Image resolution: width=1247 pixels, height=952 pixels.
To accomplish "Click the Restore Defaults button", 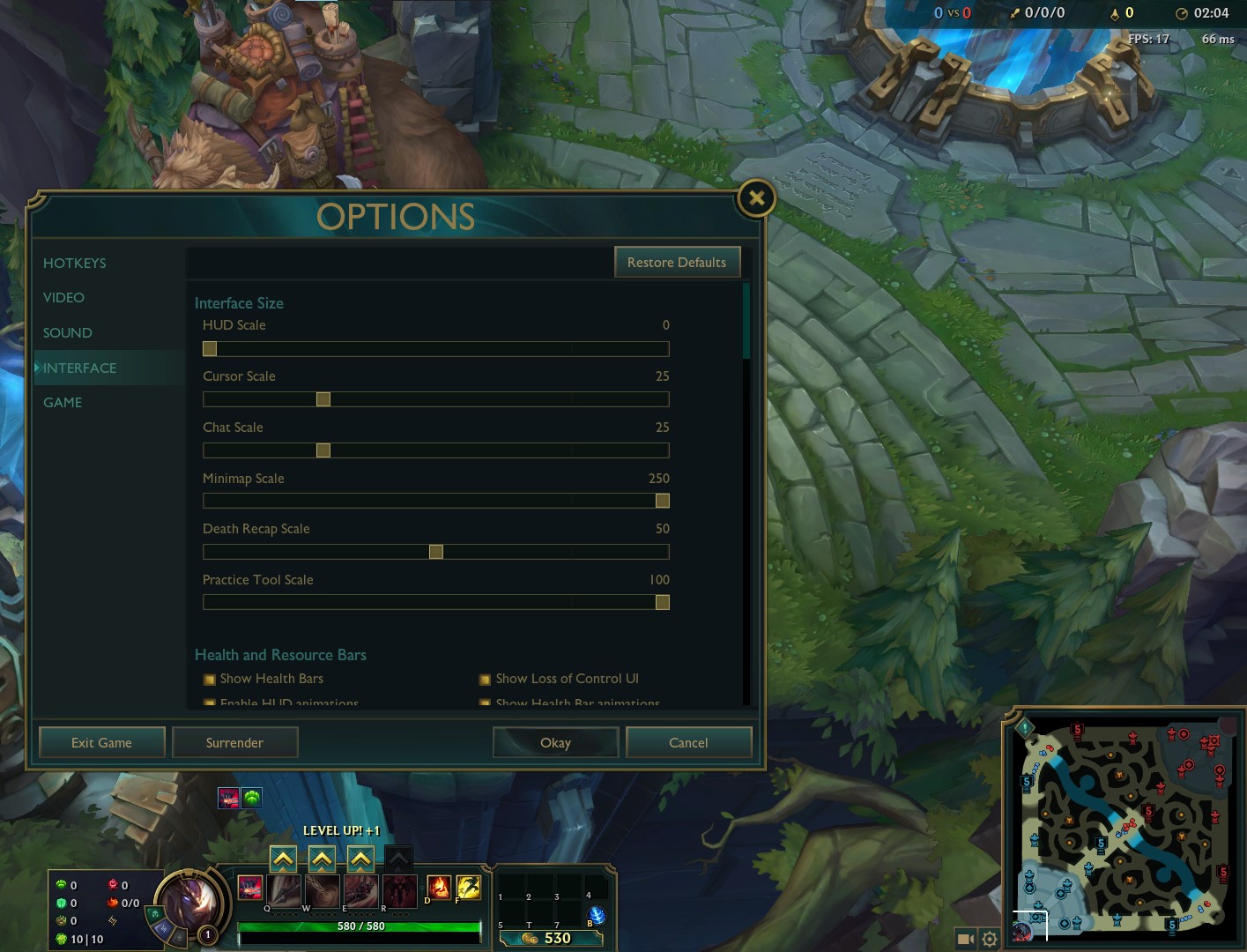I will tap(677, 262).
